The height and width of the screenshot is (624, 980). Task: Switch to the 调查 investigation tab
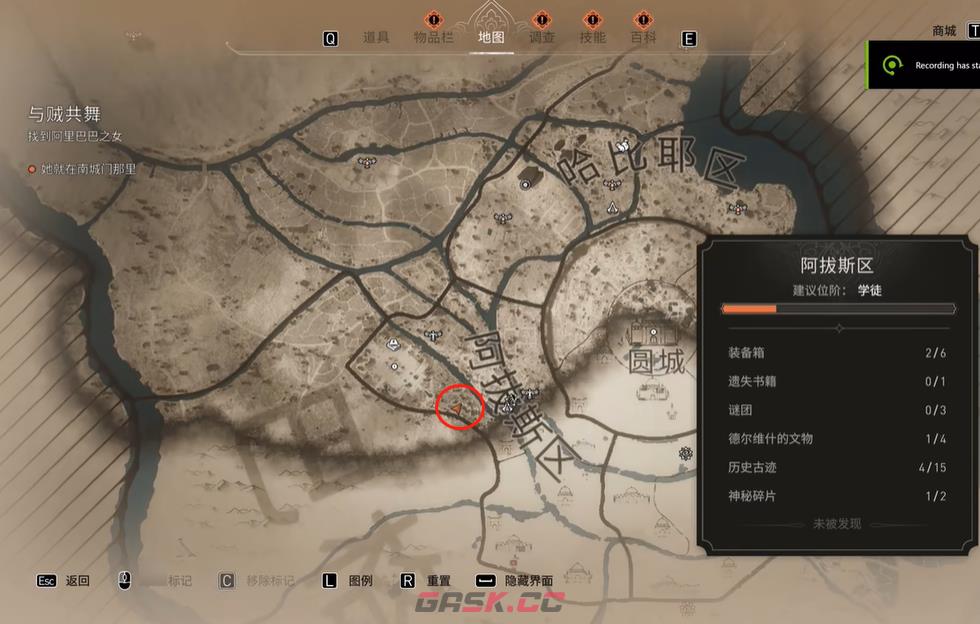pos(541,38)
